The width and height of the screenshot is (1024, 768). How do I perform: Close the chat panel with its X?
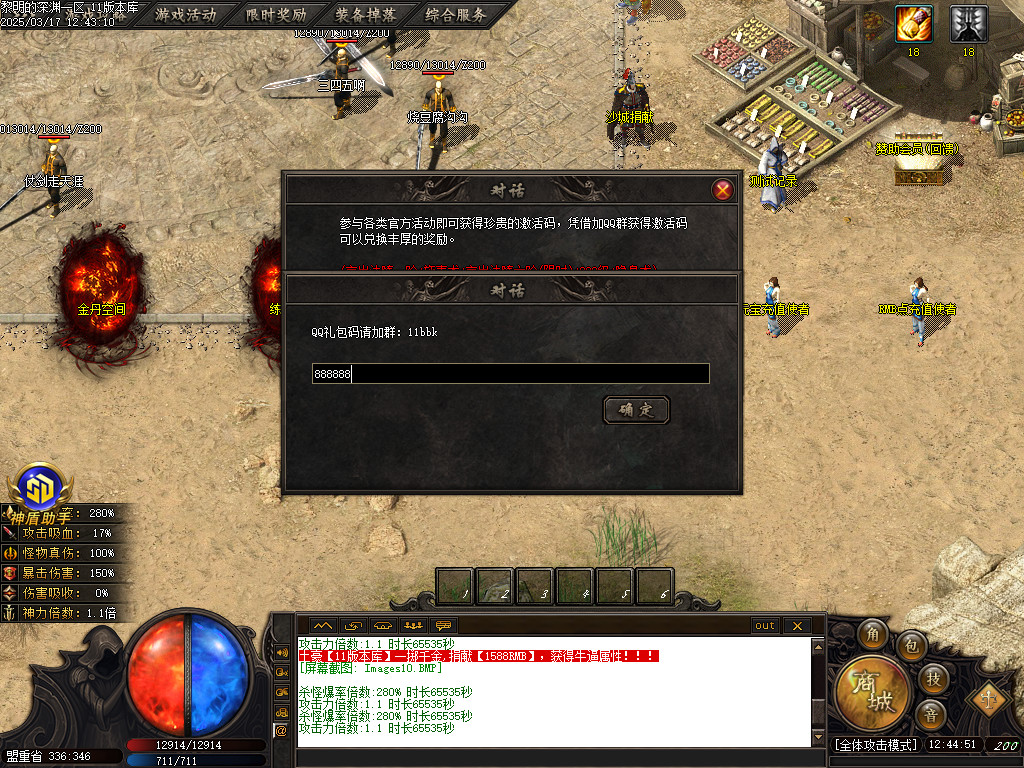[797, 626]
